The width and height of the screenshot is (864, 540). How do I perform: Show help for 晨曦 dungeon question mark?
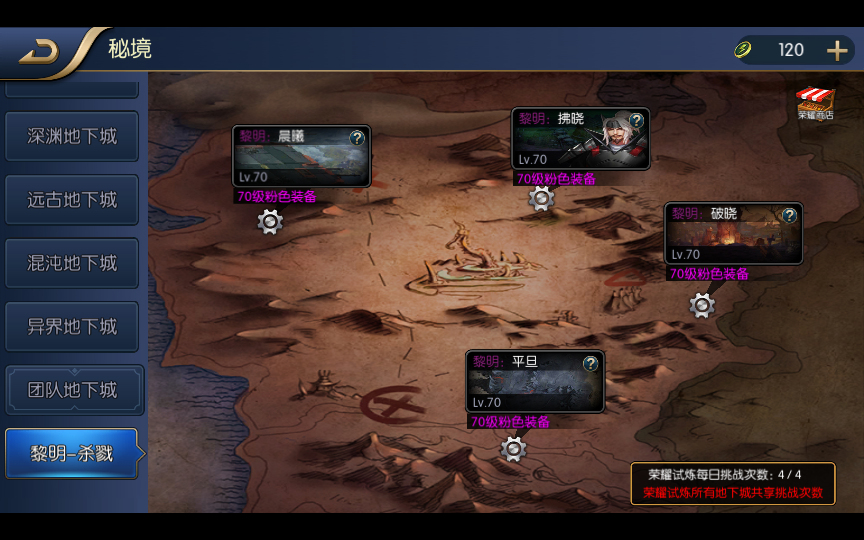click(x=357, y=138)
